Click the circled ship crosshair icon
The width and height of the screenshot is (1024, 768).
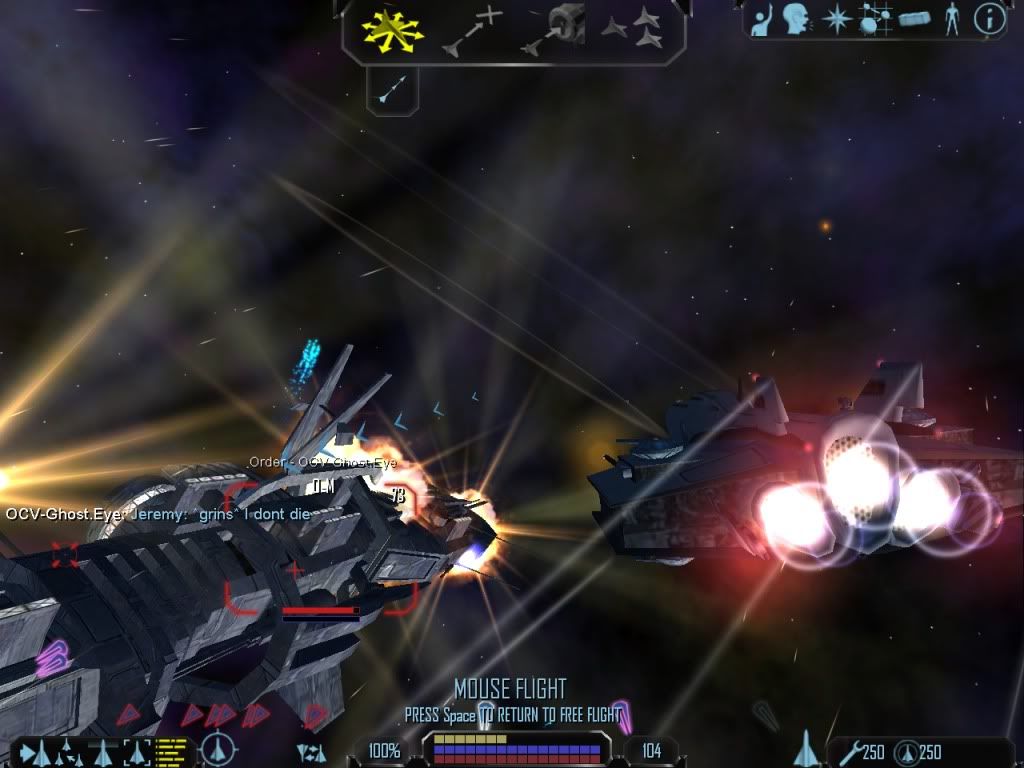point(216,751)
